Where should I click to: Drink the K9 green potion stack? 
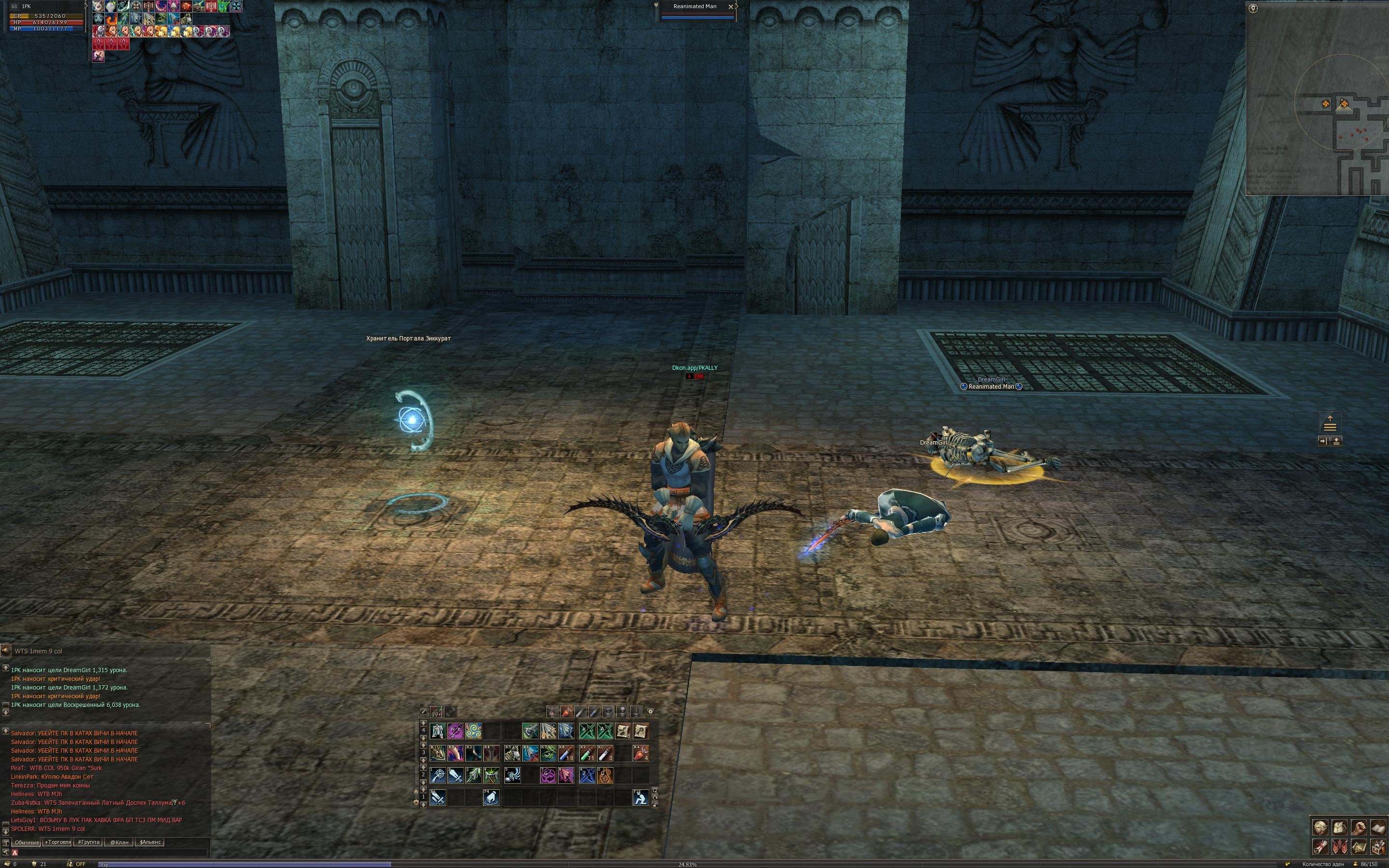point(587,753)
